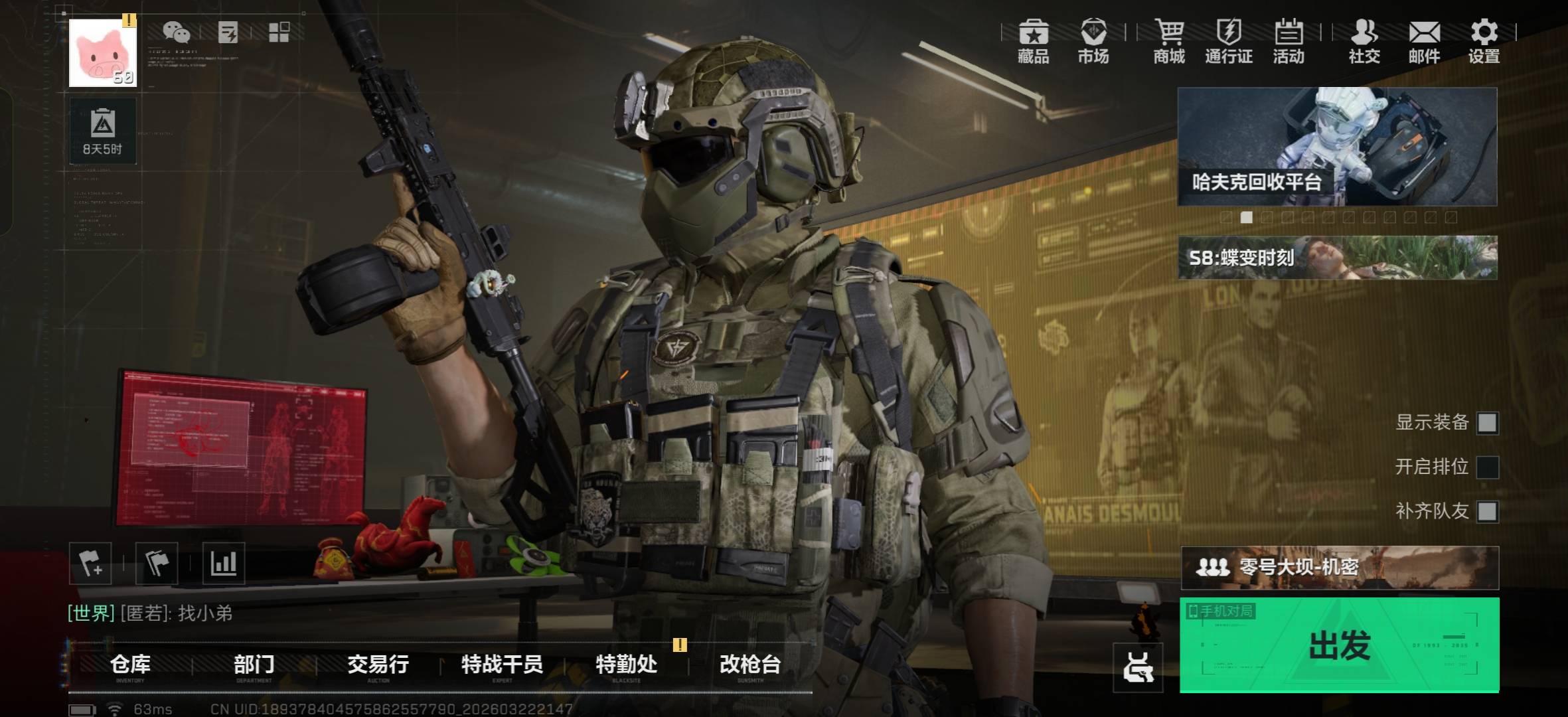Screen dimensions: 1568x717
Task: Open the 设置 (Settings) menu
Action: tap(1485, 42)
